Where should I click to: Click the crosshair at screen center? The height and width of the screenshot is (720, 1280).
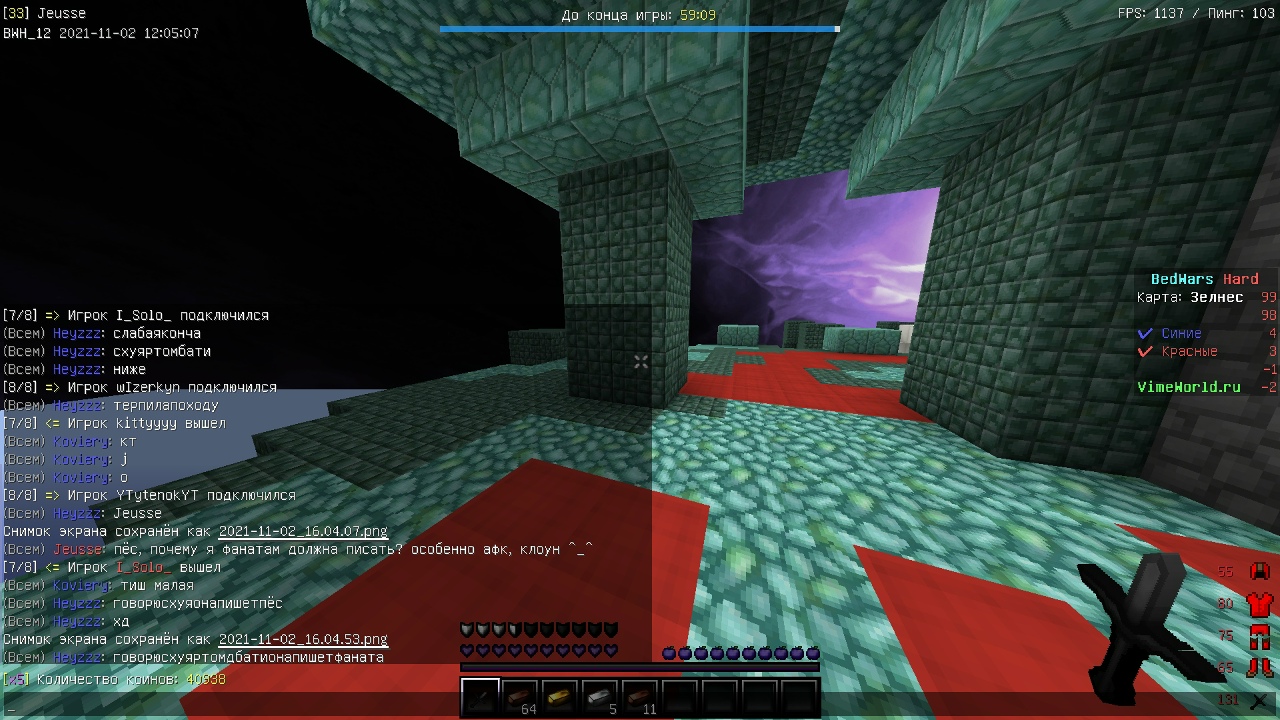click(640, 360)
